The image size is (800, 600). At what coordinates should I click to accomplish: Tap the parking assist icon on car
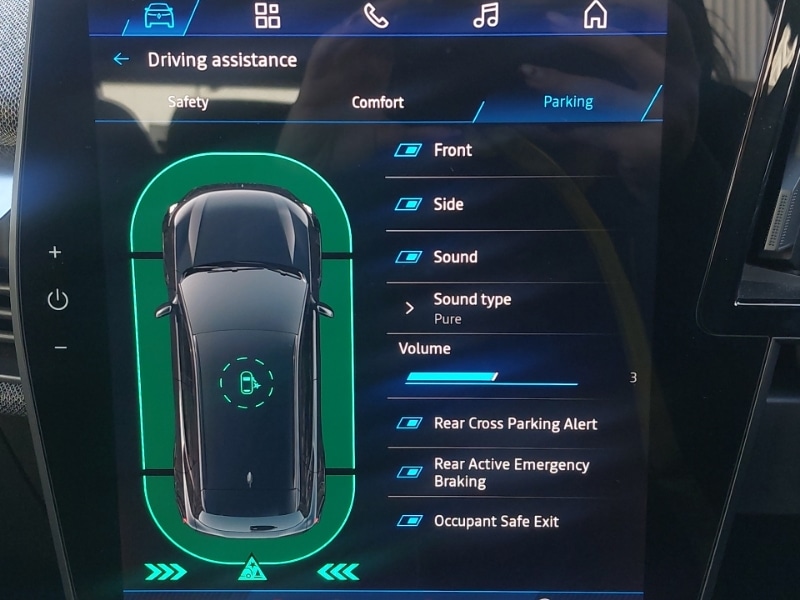pos(246,383)
